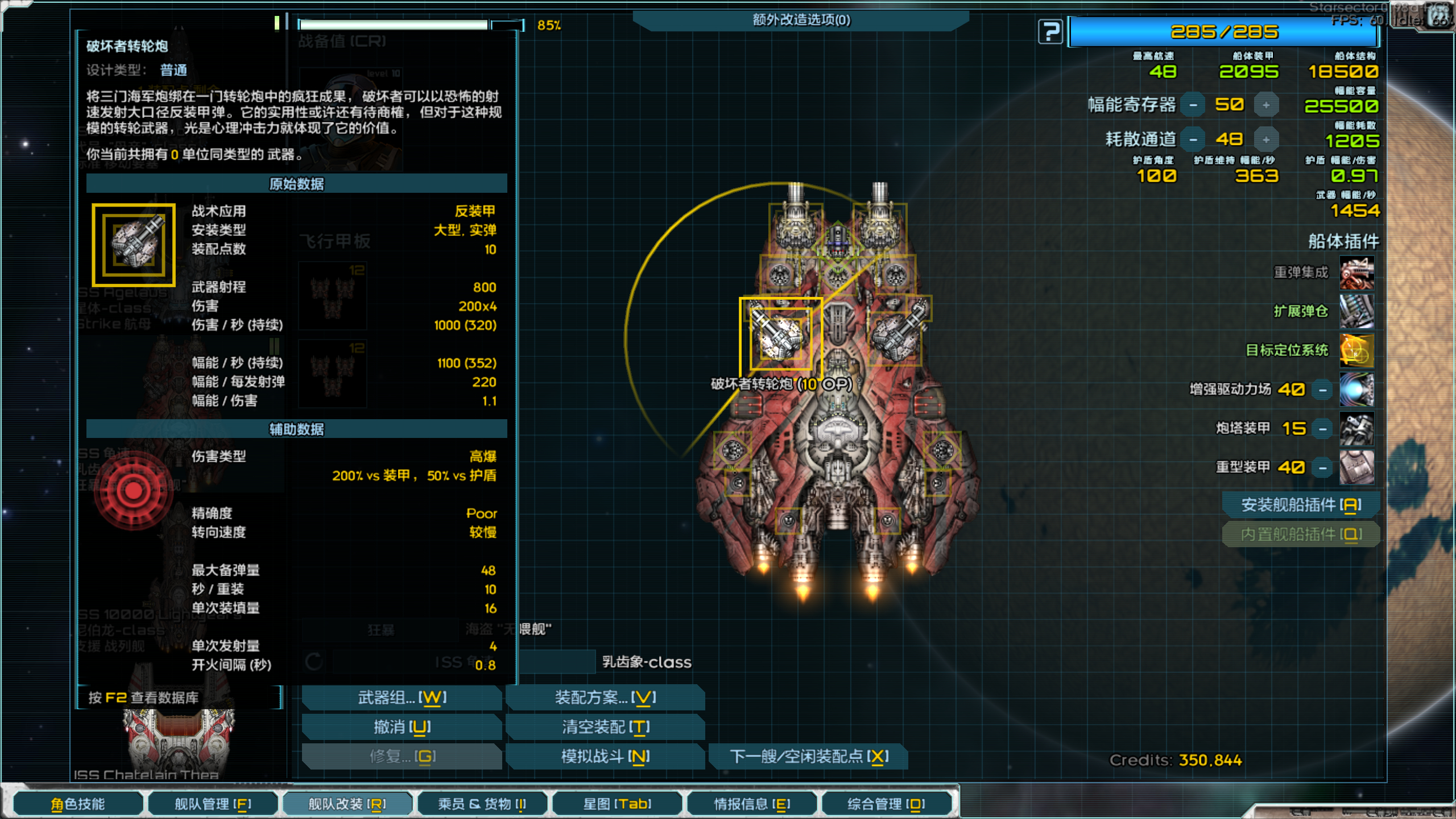Switch to the 舰队管理 tab

213,804
